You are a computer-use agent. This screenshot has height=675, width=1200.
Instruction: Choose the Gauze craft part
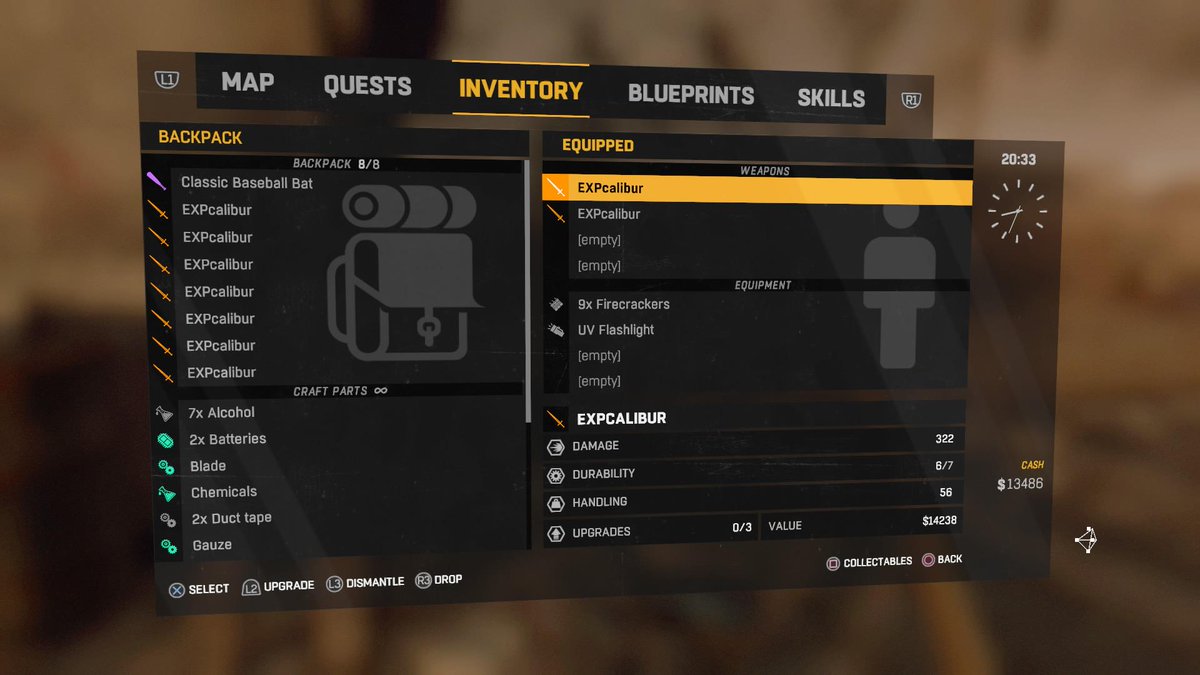pos(212,545)
